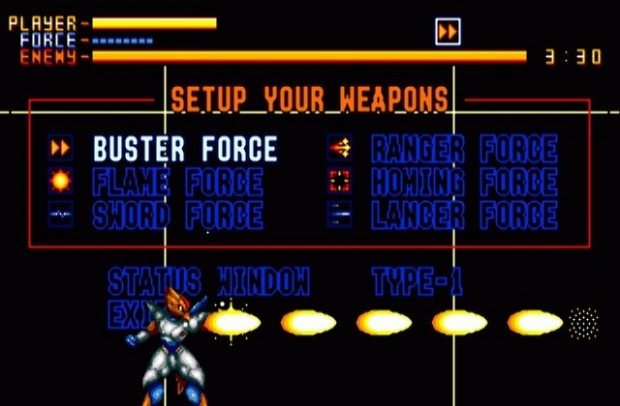Click the Buster Force double-arrow icon in the list

60,149
